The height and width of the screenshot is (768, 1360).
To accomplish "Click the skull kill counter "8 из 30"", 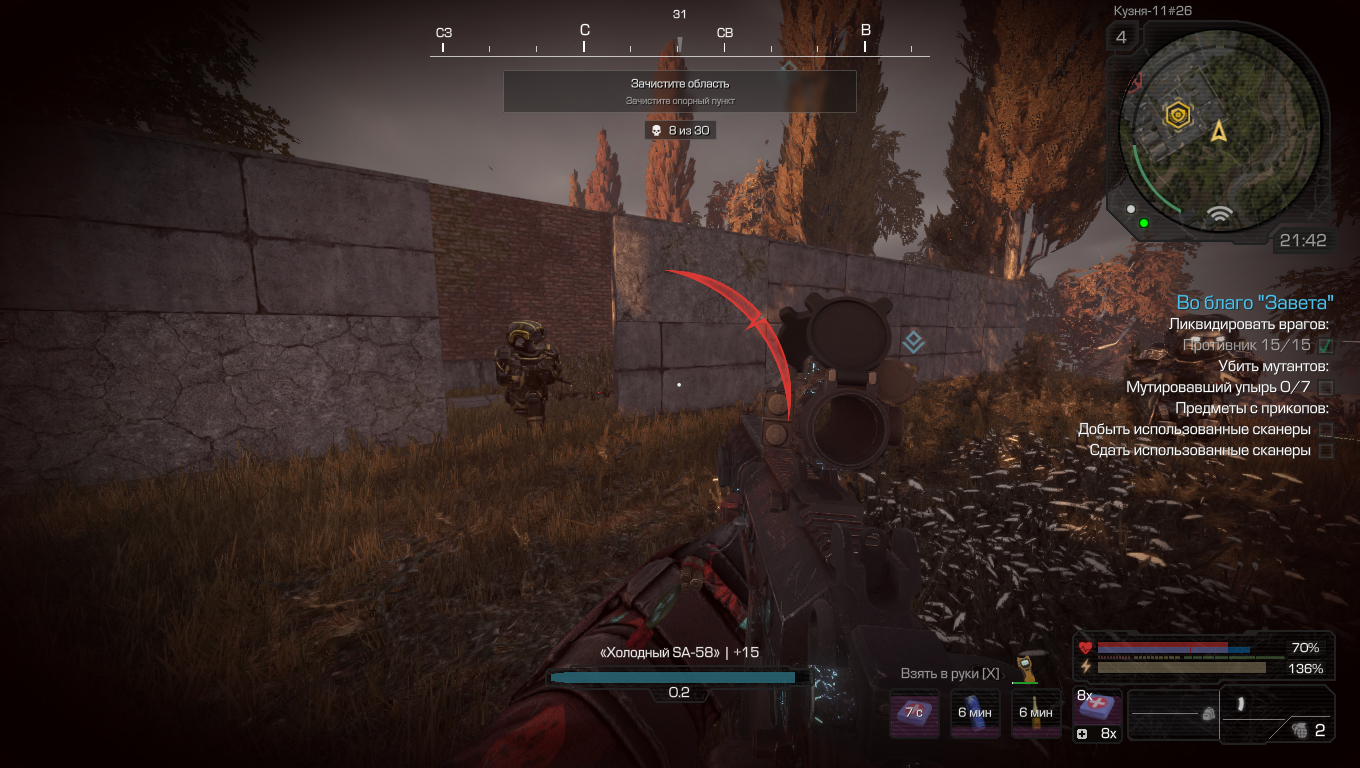I will click(679, 130).
